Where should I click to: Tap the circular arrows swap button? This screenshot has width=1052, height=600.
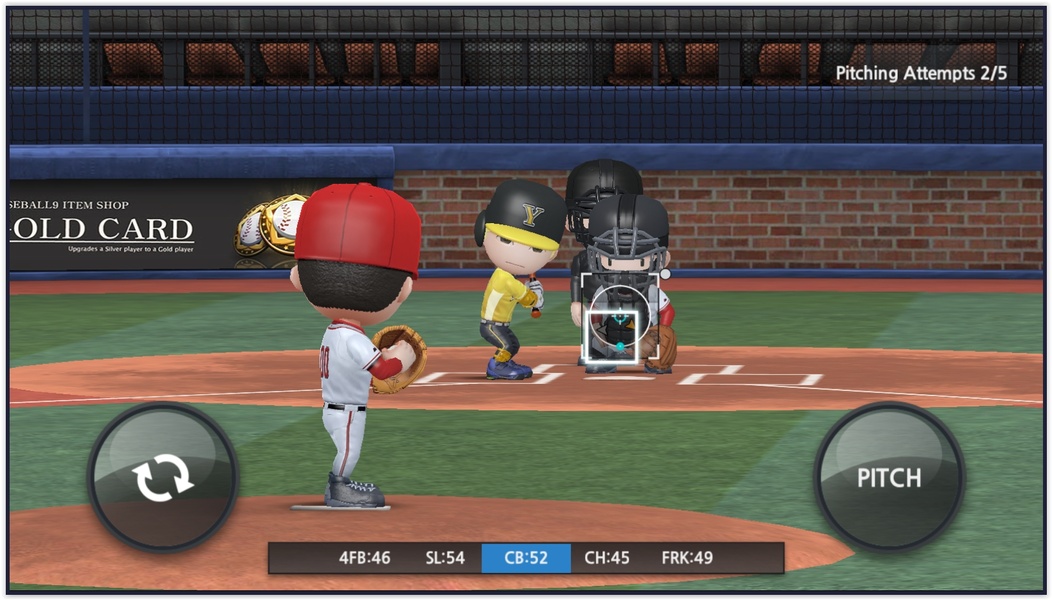[x=163, y=477]
